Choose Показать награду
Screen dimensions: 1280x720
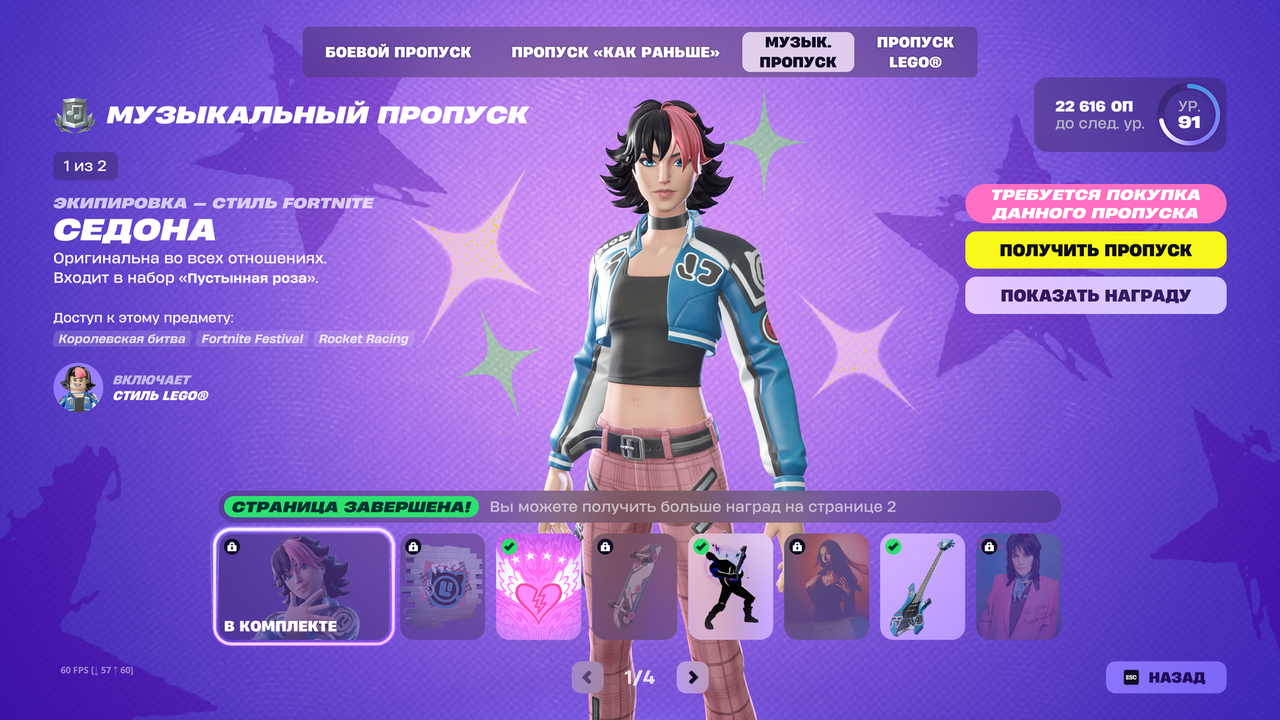[x=1095, y=296]
